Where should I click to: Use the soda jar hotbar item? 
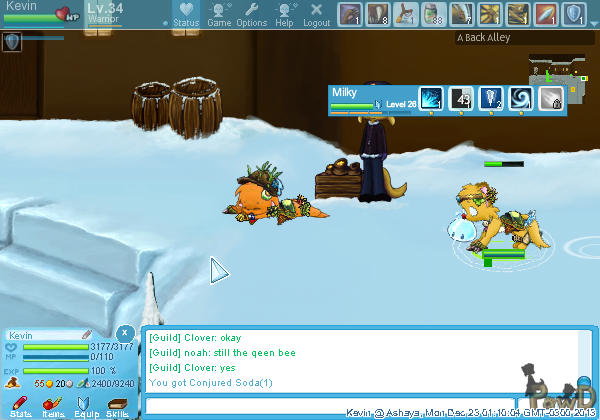(x=434, y=14)
